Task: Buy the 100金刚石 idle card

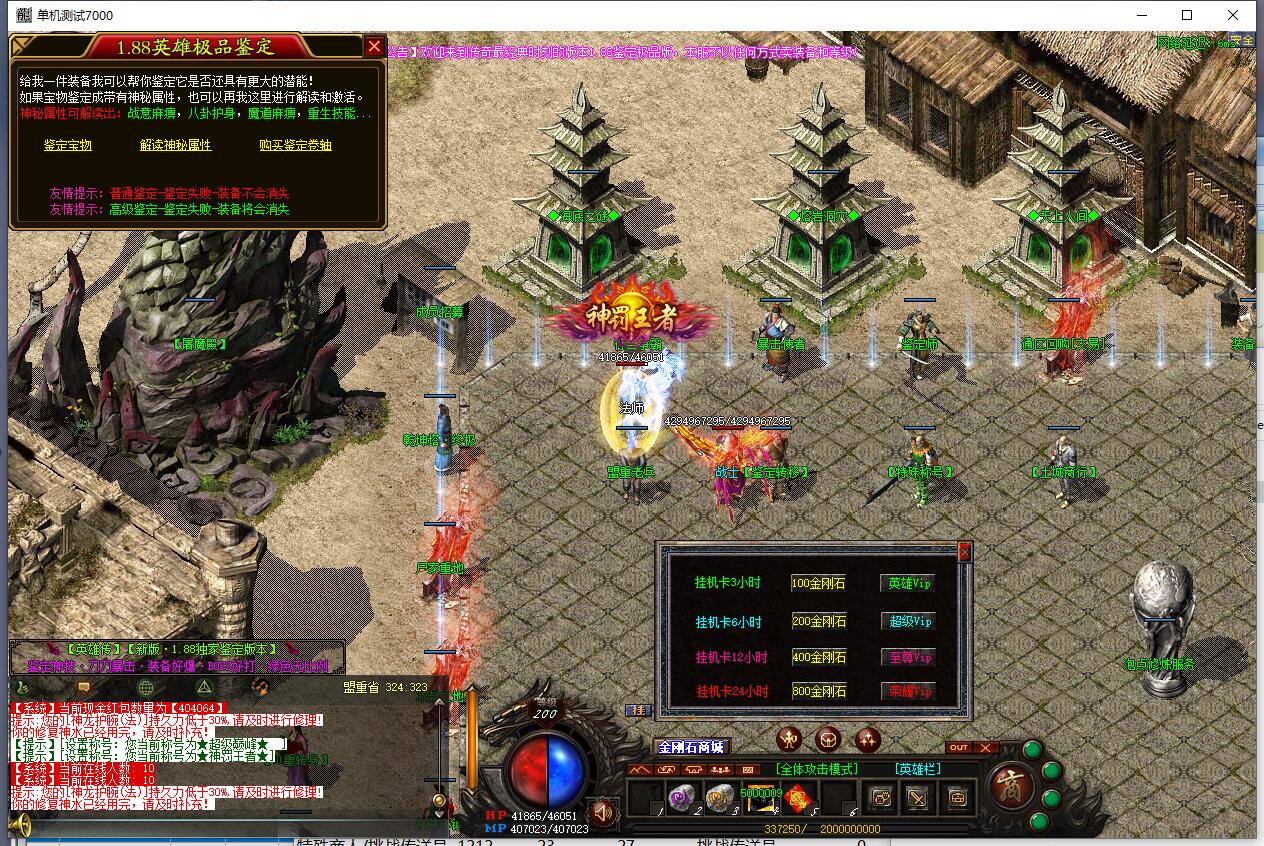Action: (818, 583)
